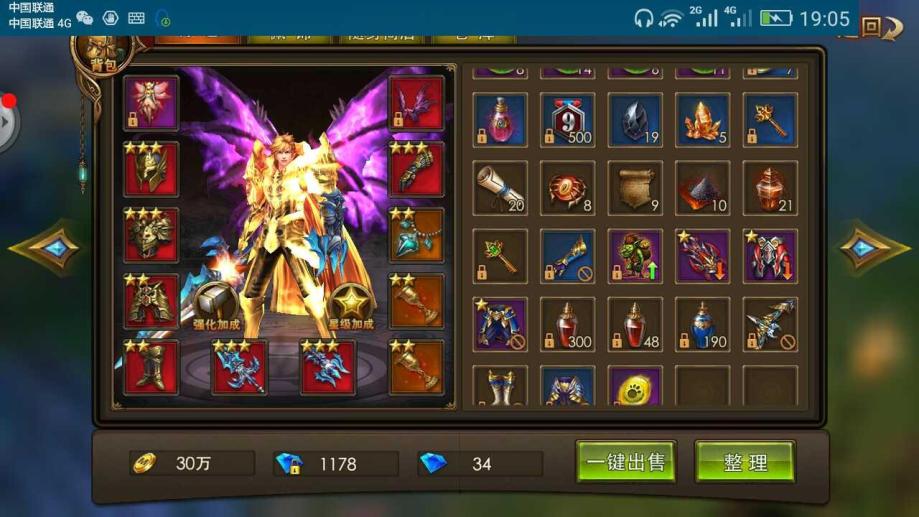Select the yellow paw print item

[635, 386]
